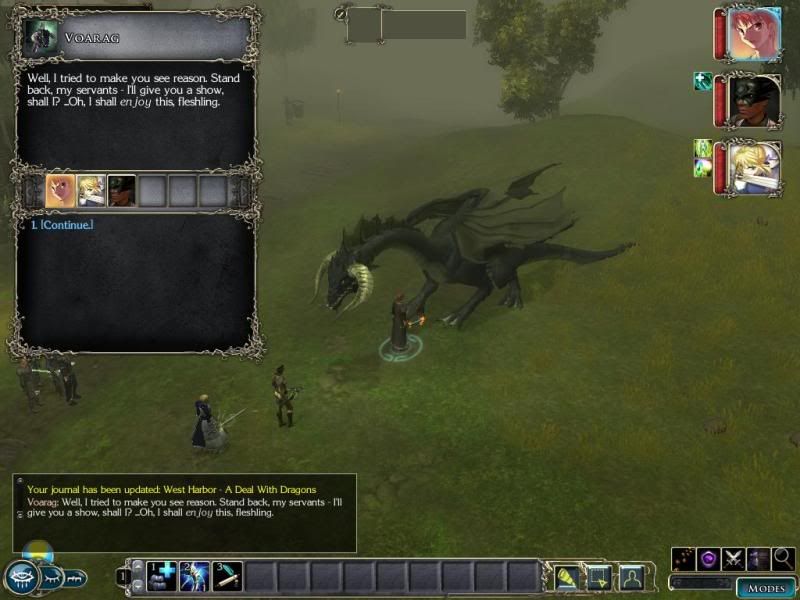Open the Modes panel
The height and width of the screenshot is (600, 800).
click(x=766, y=588)
